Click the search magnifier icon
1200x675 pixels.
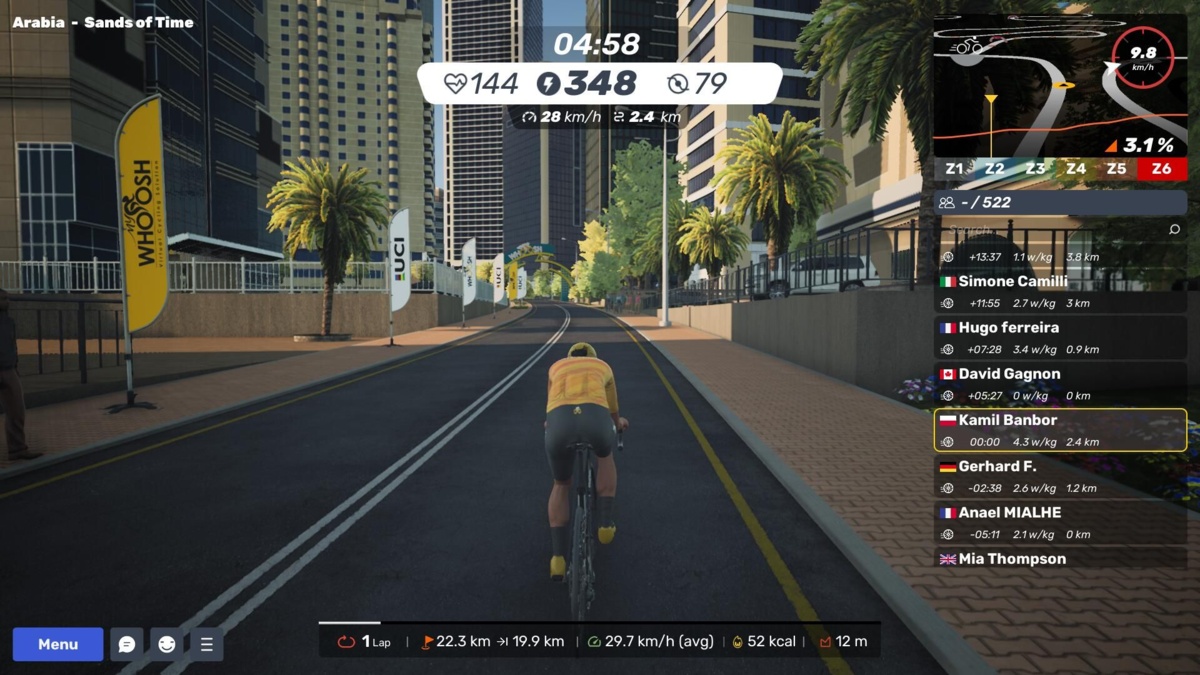tap(1175, 230)
